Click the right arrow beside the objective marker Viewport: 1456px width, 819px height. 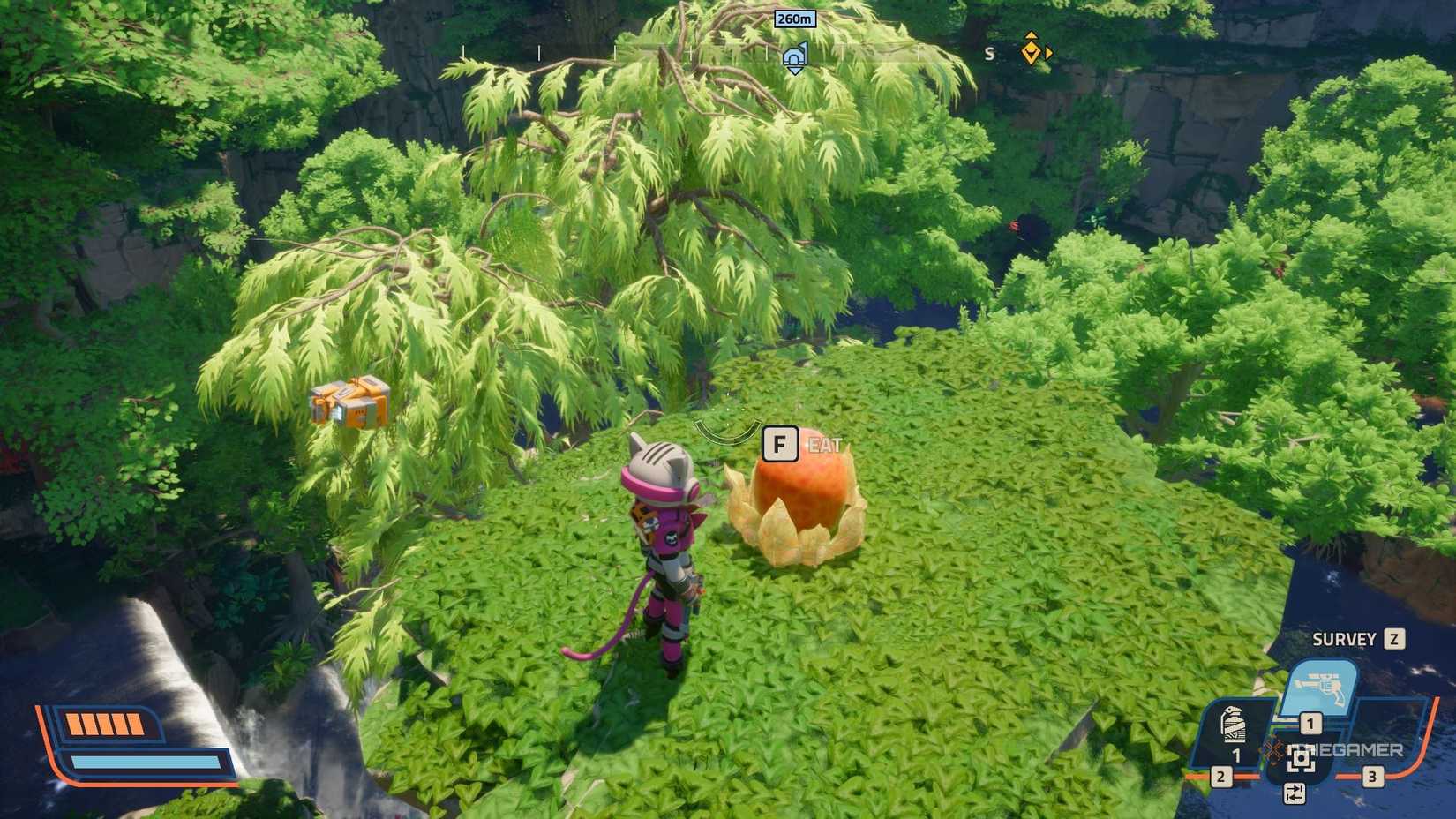tap(1049, 53)
